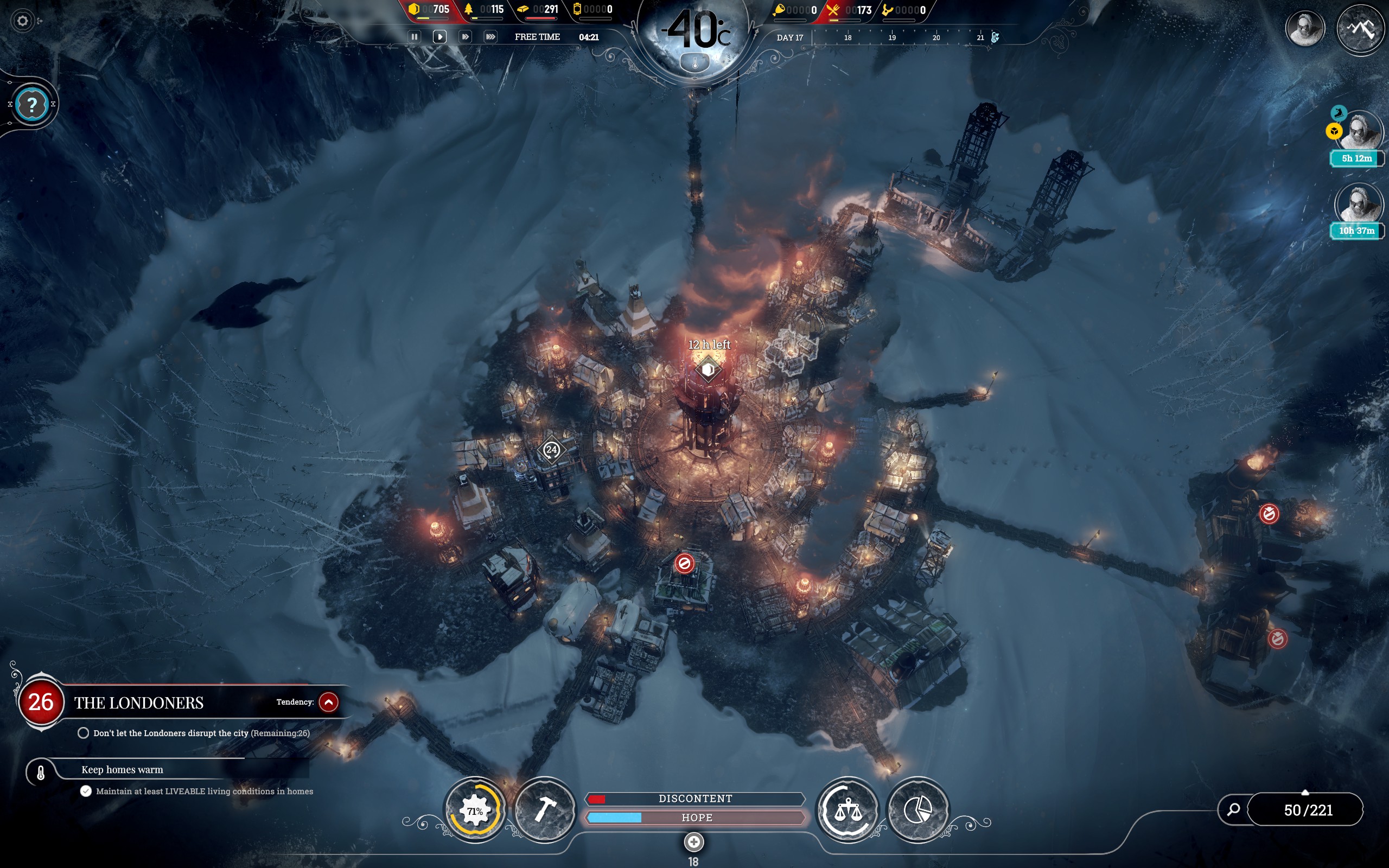Open the question mark help button
The height and width of the screenshot is (868, 1389).
(32, 105)
